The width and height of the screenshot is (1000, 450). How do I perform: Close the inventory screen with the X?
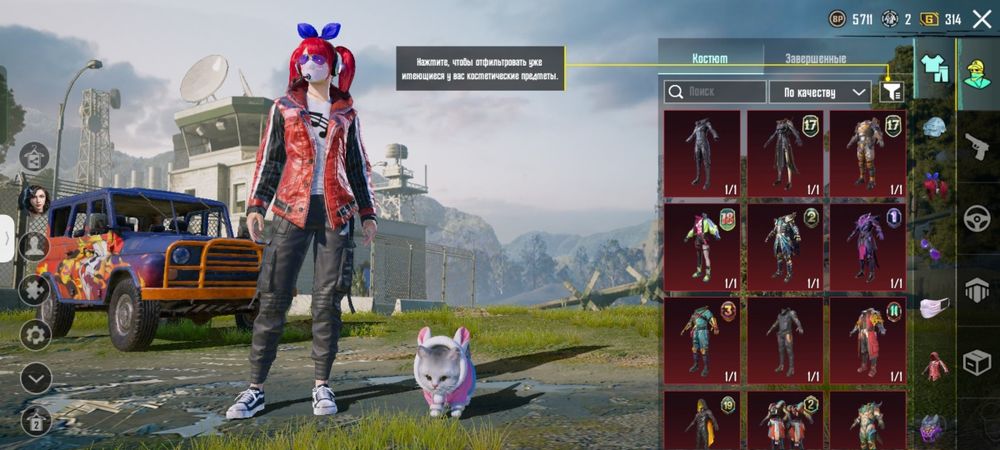981,18
